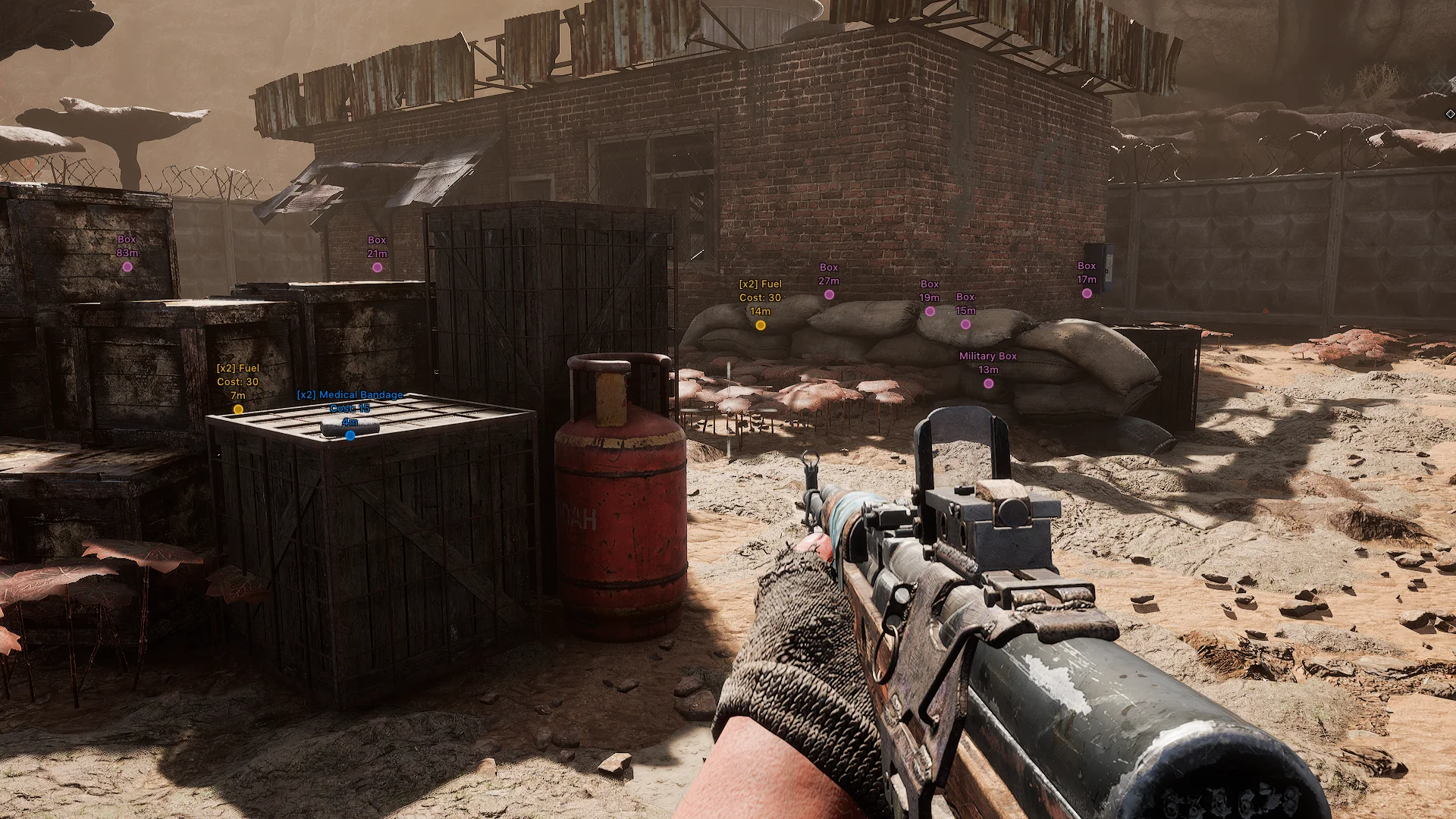This screenshot has height=819, width=1456.
Task: Click the Medical Bandage 4m loot marker
Action: tap(350, 435)
